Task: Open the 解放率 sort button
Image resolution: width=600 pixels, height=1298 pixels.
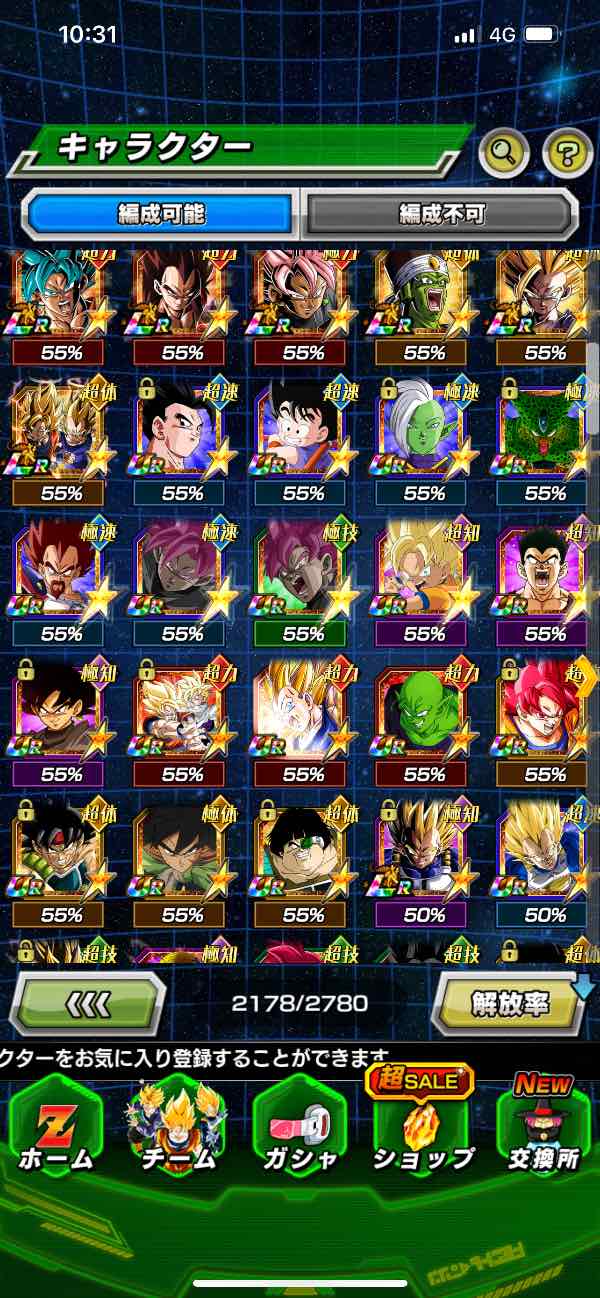Action: click(x=509, y=1002)
